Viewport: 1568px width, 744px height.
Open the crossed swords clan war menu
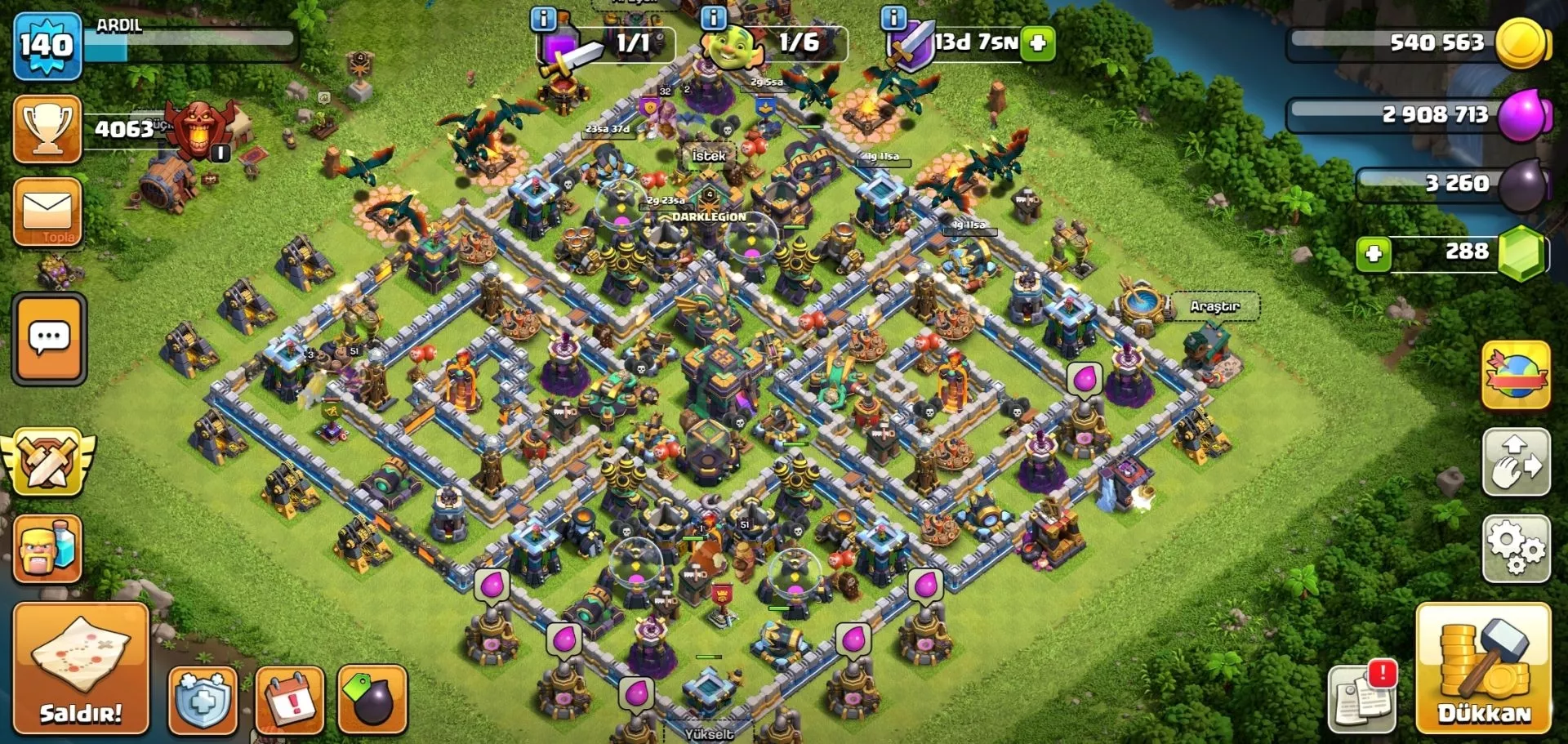[x=49, y=461]
